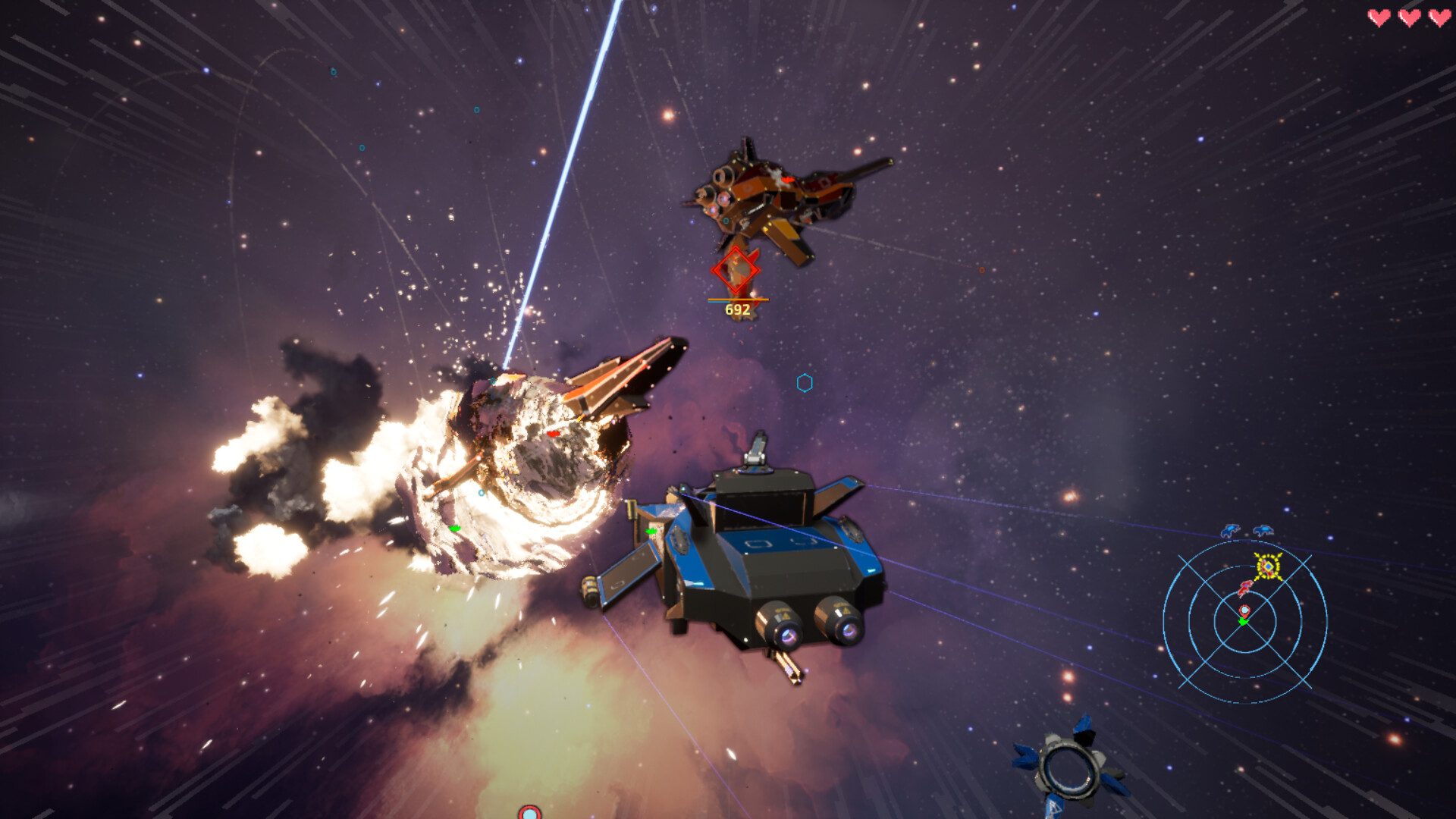
Task: Select the yellow target marker on the radar
Action: [1268, 566]
